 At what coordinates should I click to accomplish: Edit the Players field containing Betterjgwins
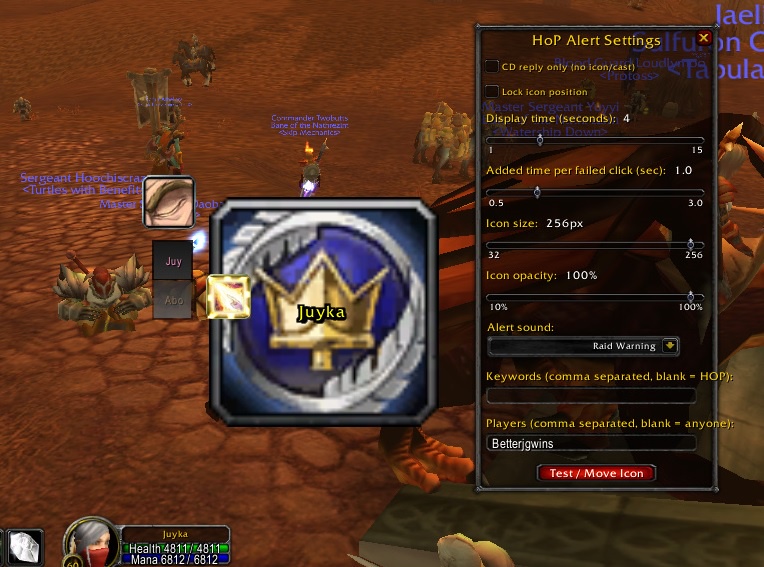click(x=590, y=443)
